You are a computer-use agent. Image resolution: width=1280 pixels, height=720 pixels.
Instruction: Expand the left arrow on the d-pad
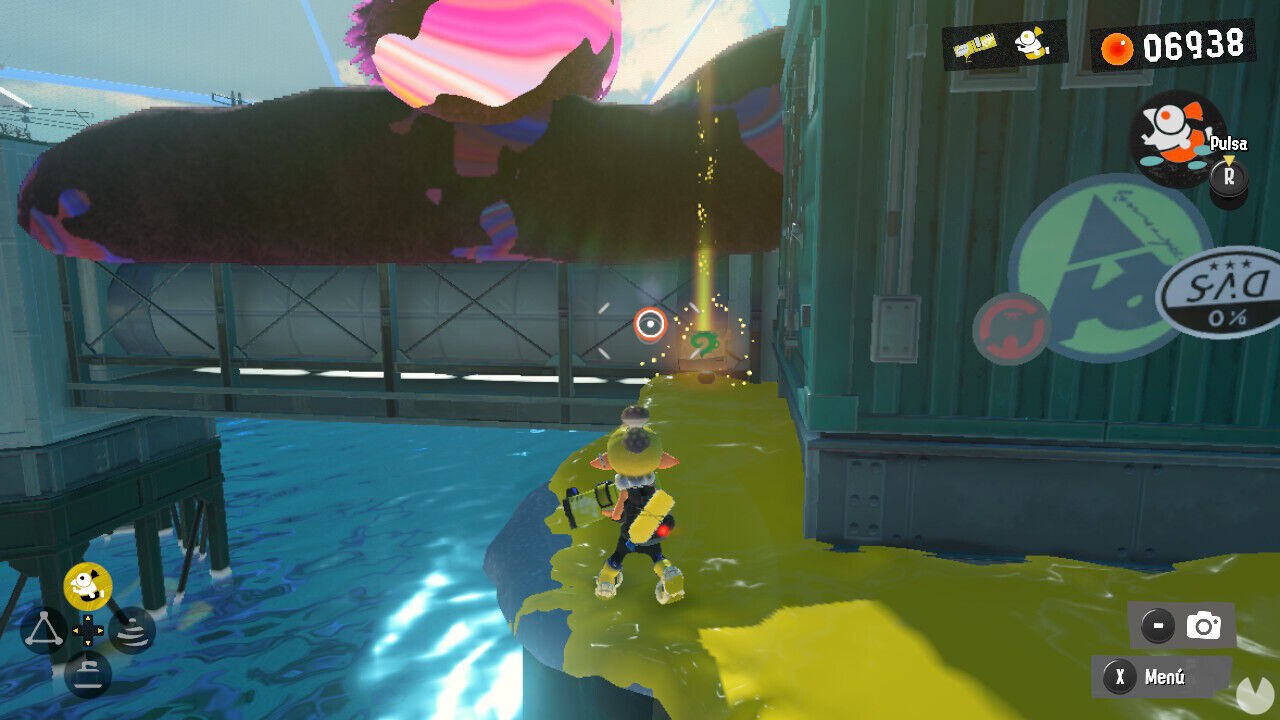pyautogui.click(x=77, y=630)
